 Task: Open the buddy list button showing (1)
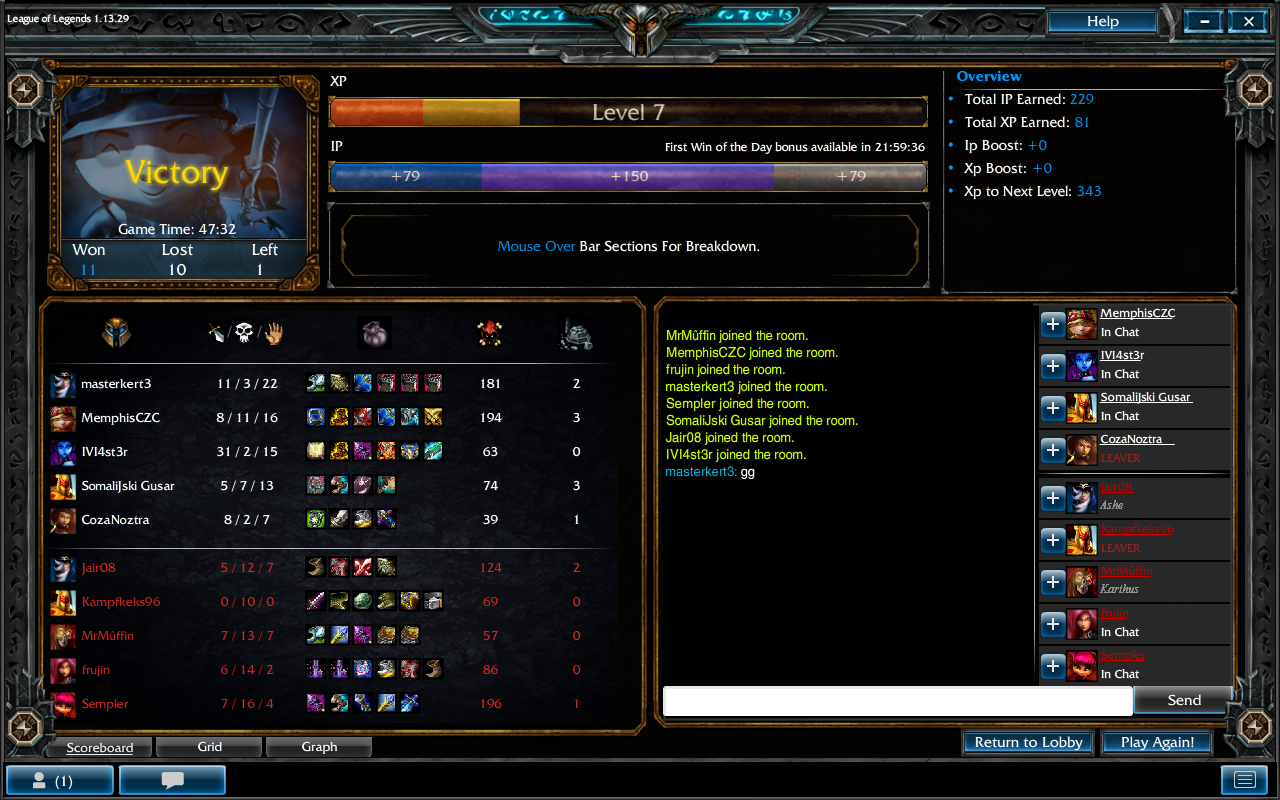click(x=60, y=780)
